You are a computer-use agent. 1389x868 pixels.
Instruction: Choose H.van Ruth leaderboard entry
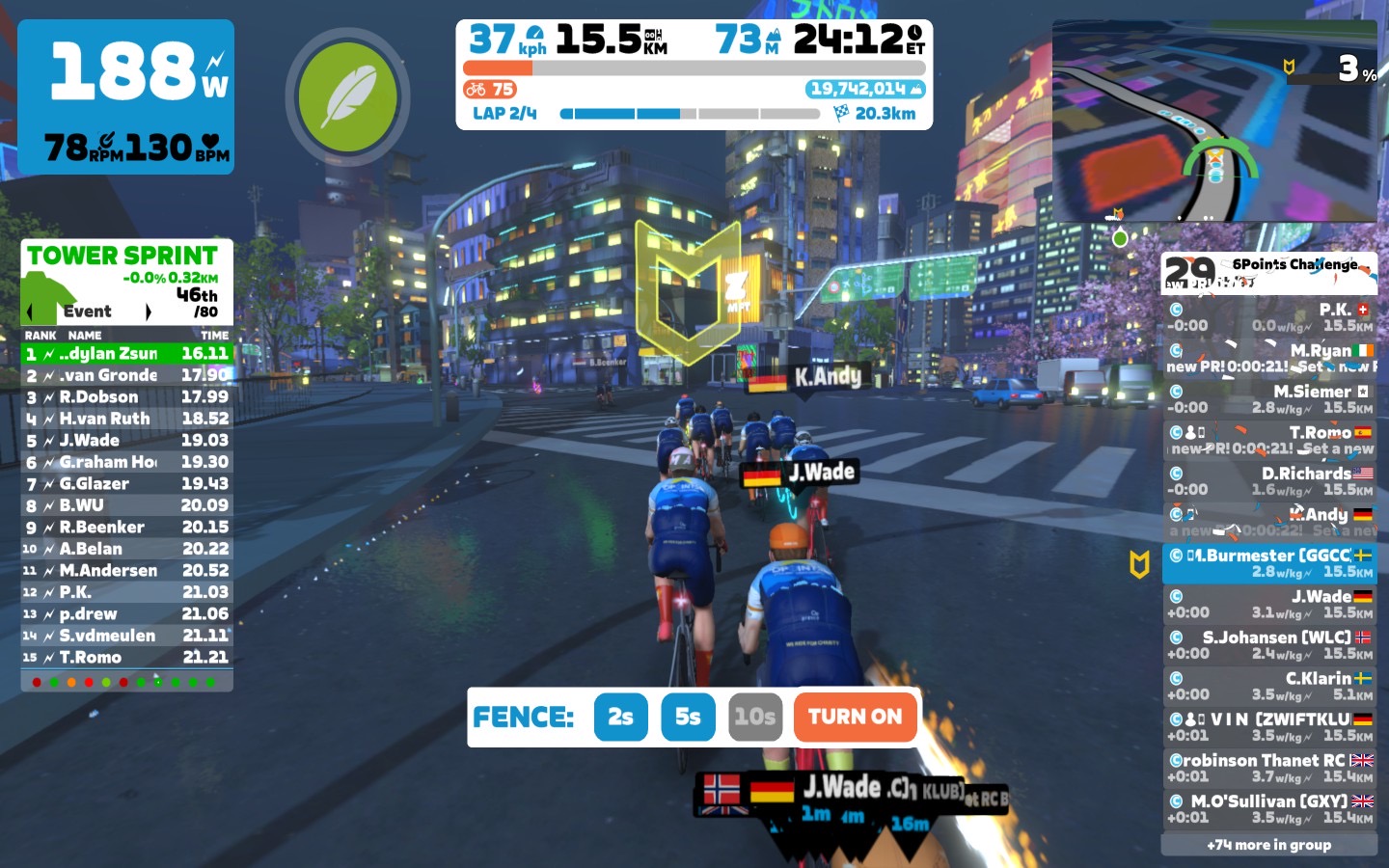click(127, 419)
